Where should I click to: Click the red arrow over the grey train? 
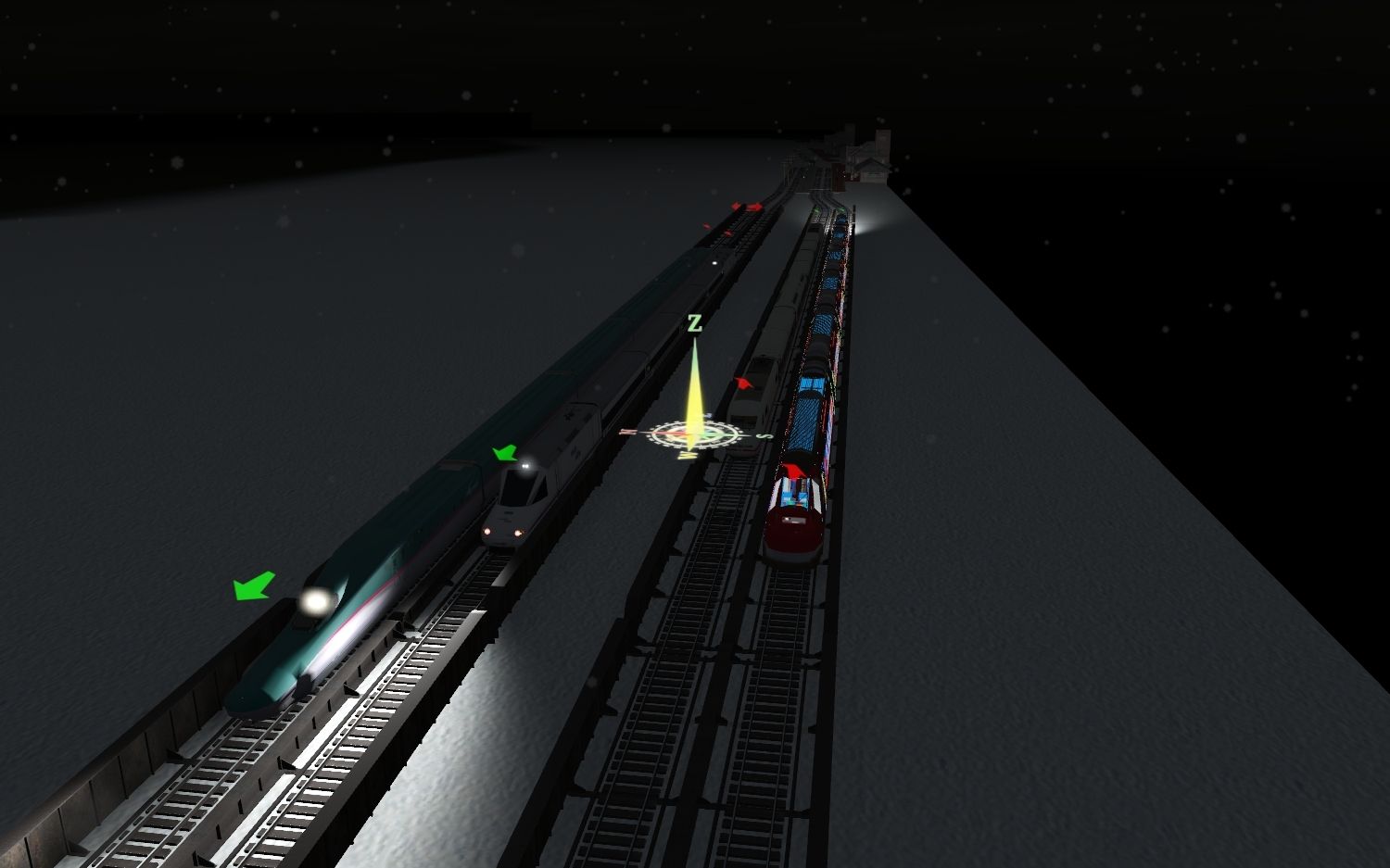pos(743,382)
